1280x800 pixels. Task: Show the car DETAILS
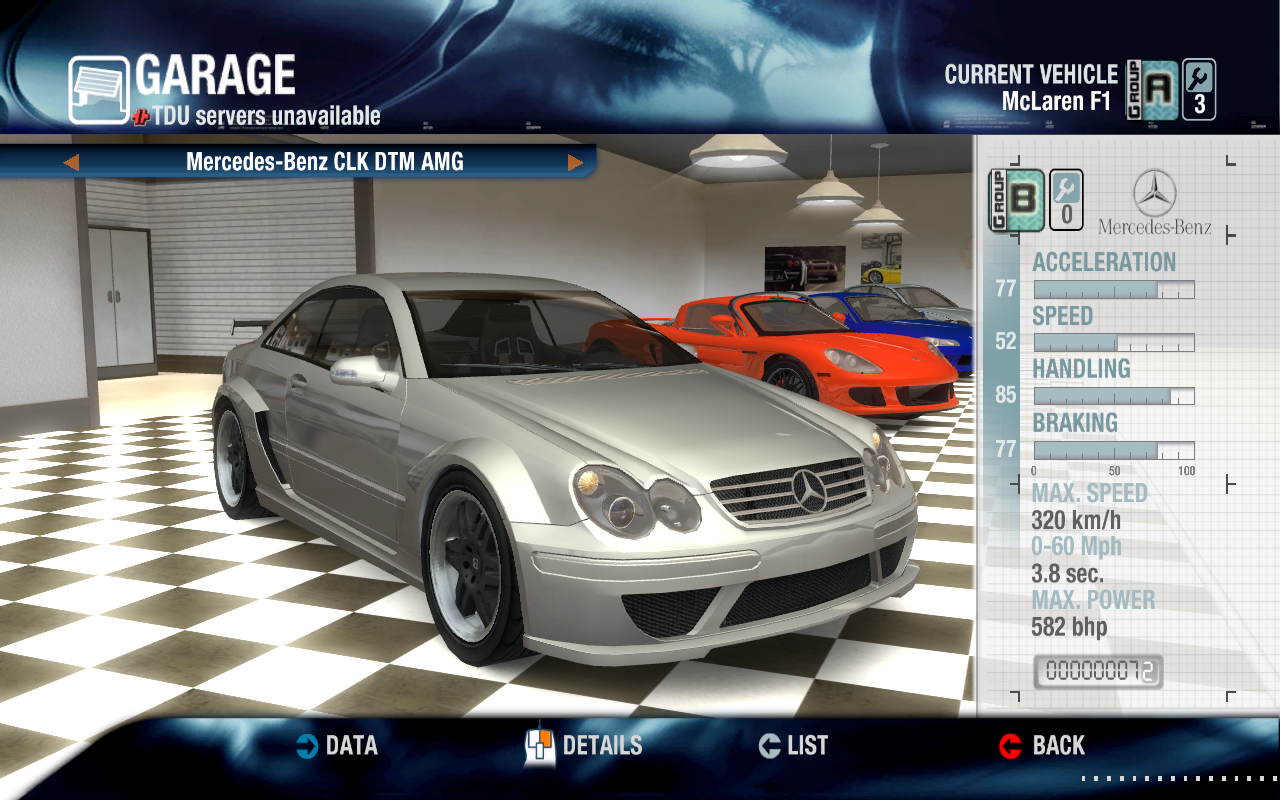[x=584, y=746]
